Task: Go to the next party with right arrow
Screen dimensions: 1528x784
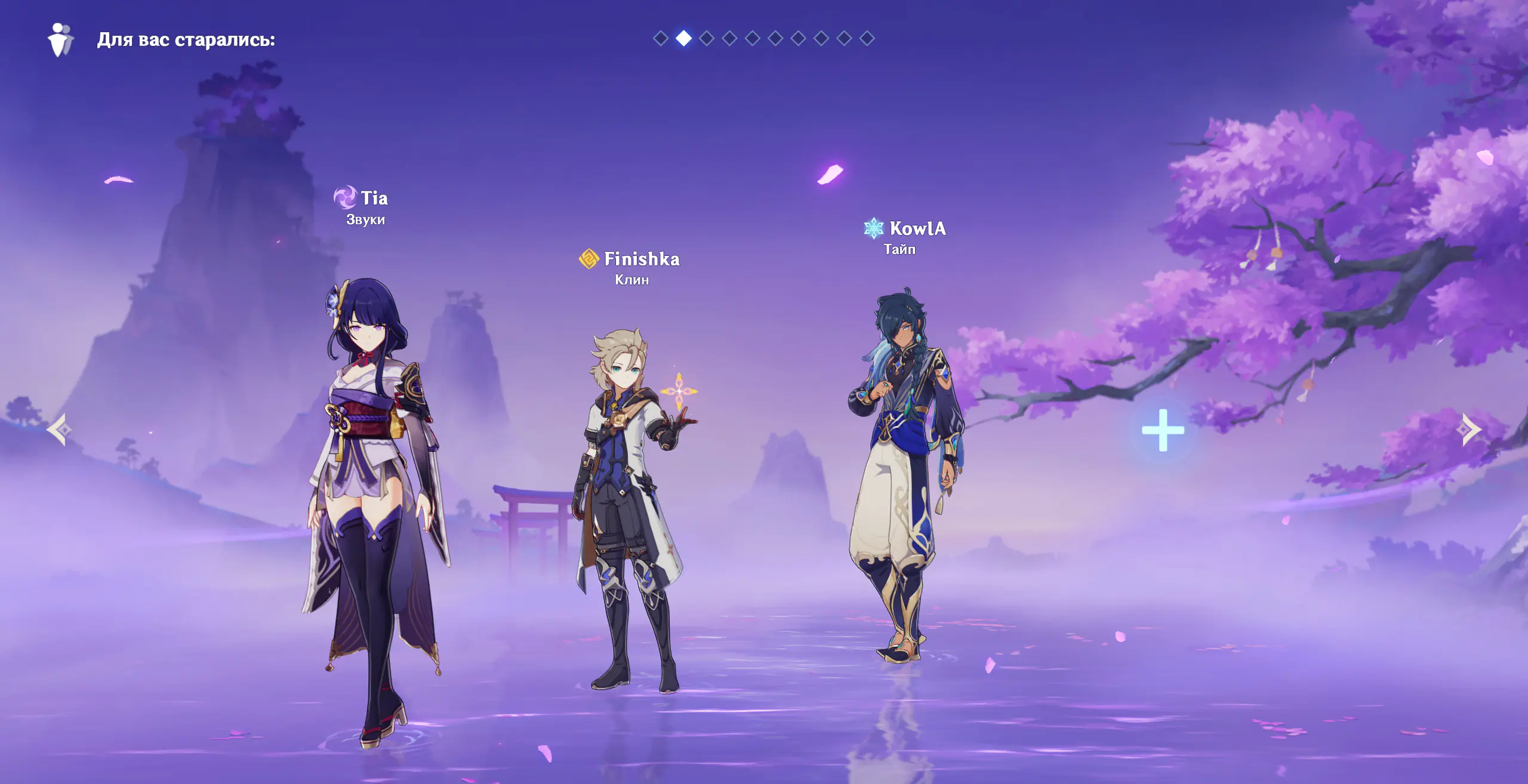Action: coord(1470,430)
